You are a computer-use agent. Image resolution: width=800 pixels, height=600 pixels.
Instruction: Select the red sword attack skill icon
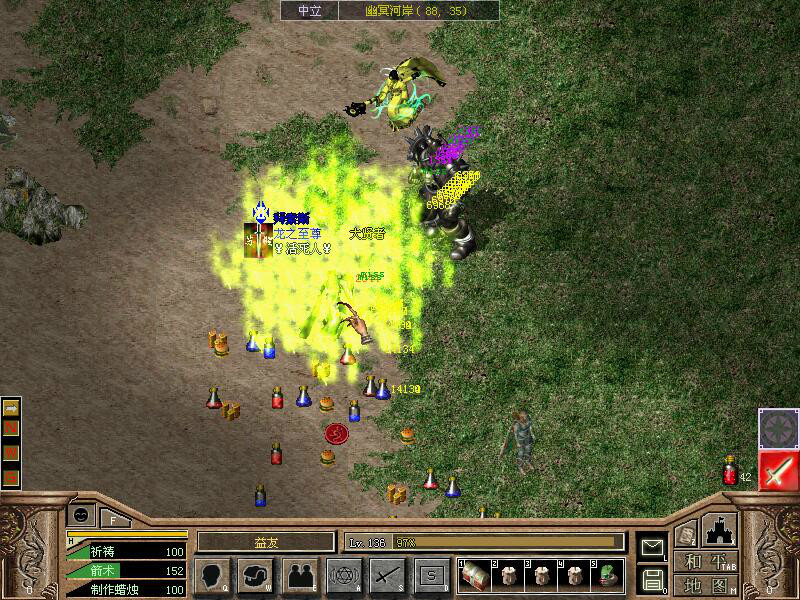[776, 470]
